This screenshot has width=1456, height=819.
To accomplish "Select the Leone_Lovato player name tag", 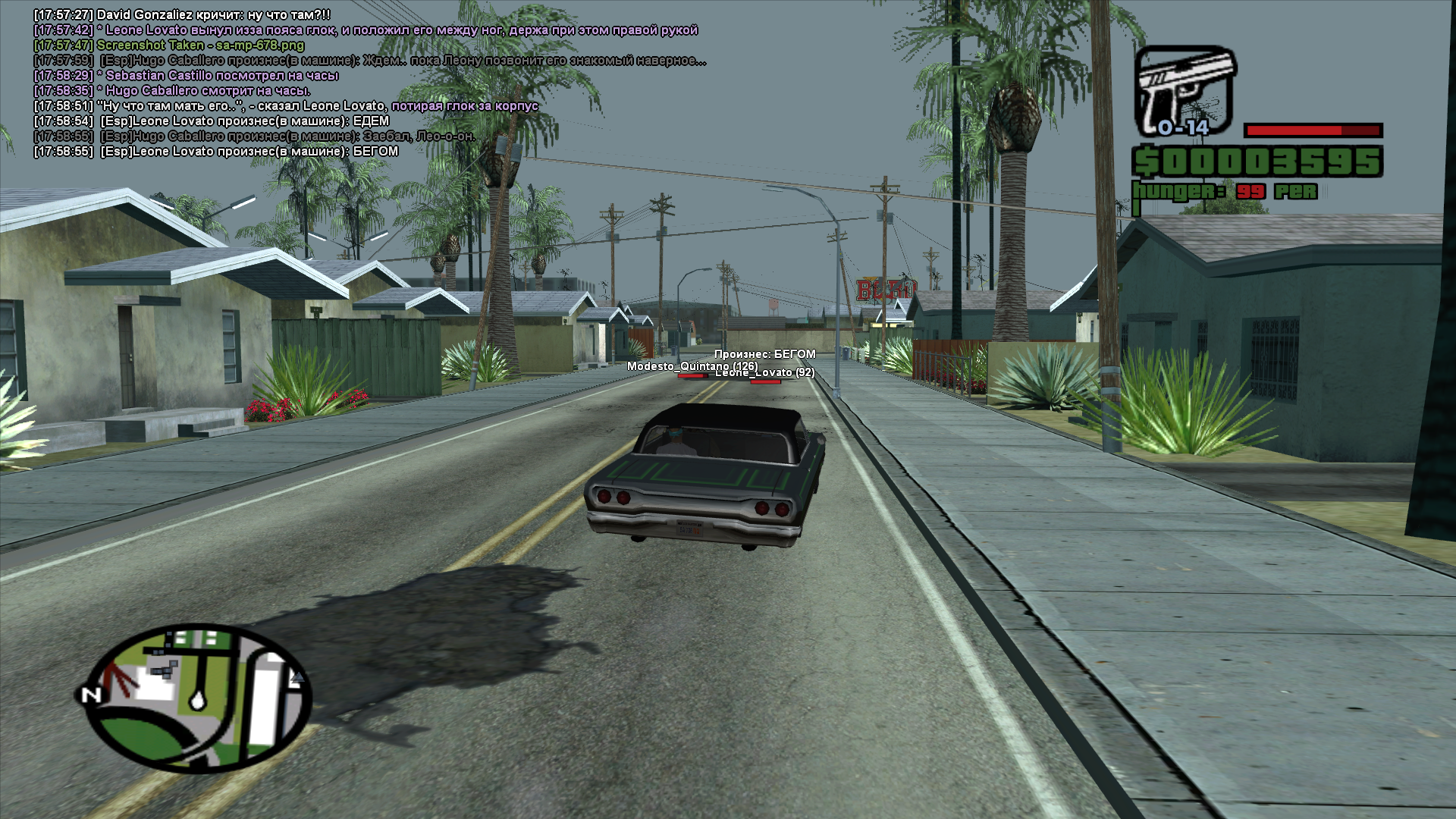I will [764, 372].
